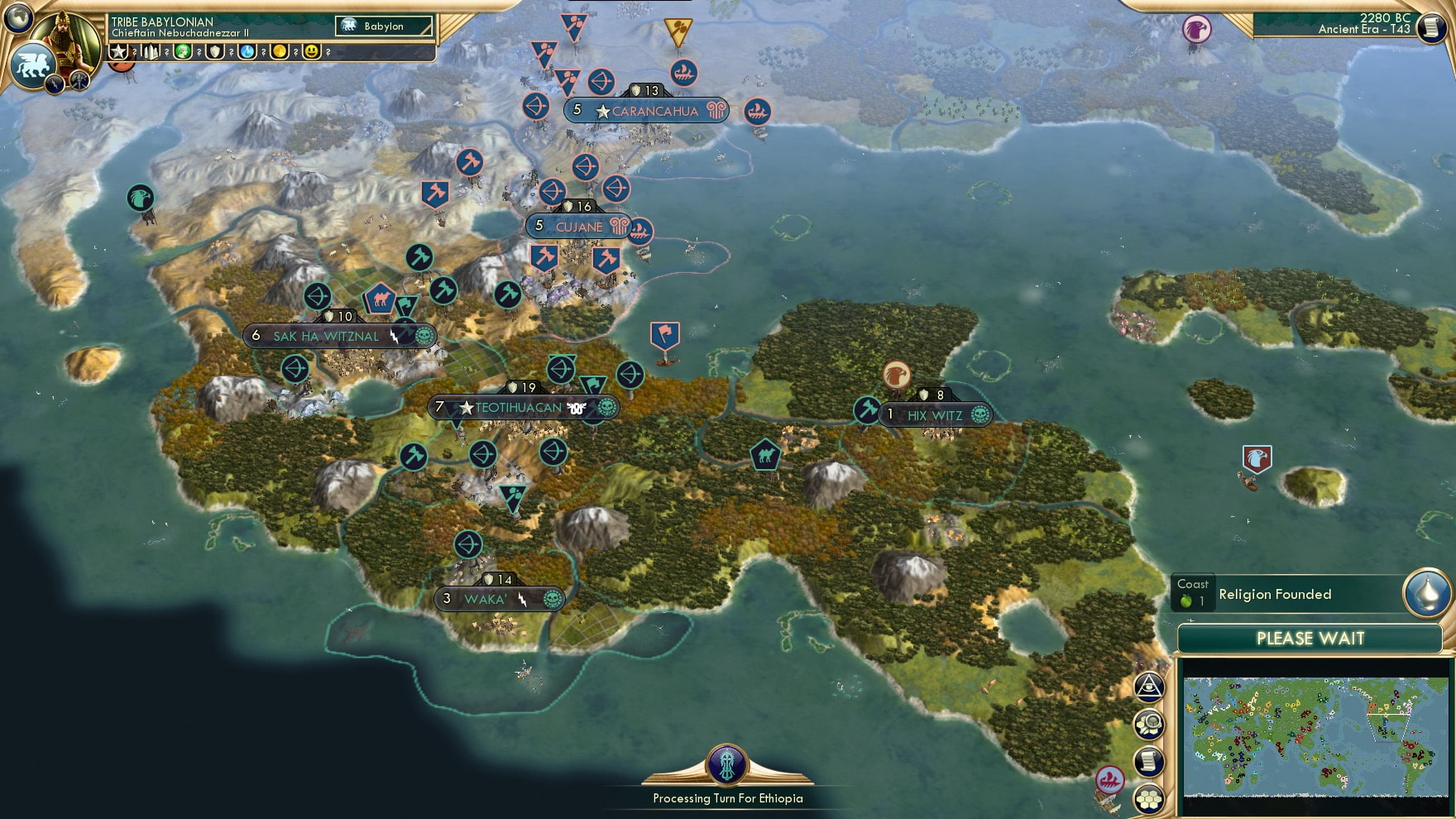
Task: Select the camel caravan icon on the eastern continent
Action: coord(768,453)
